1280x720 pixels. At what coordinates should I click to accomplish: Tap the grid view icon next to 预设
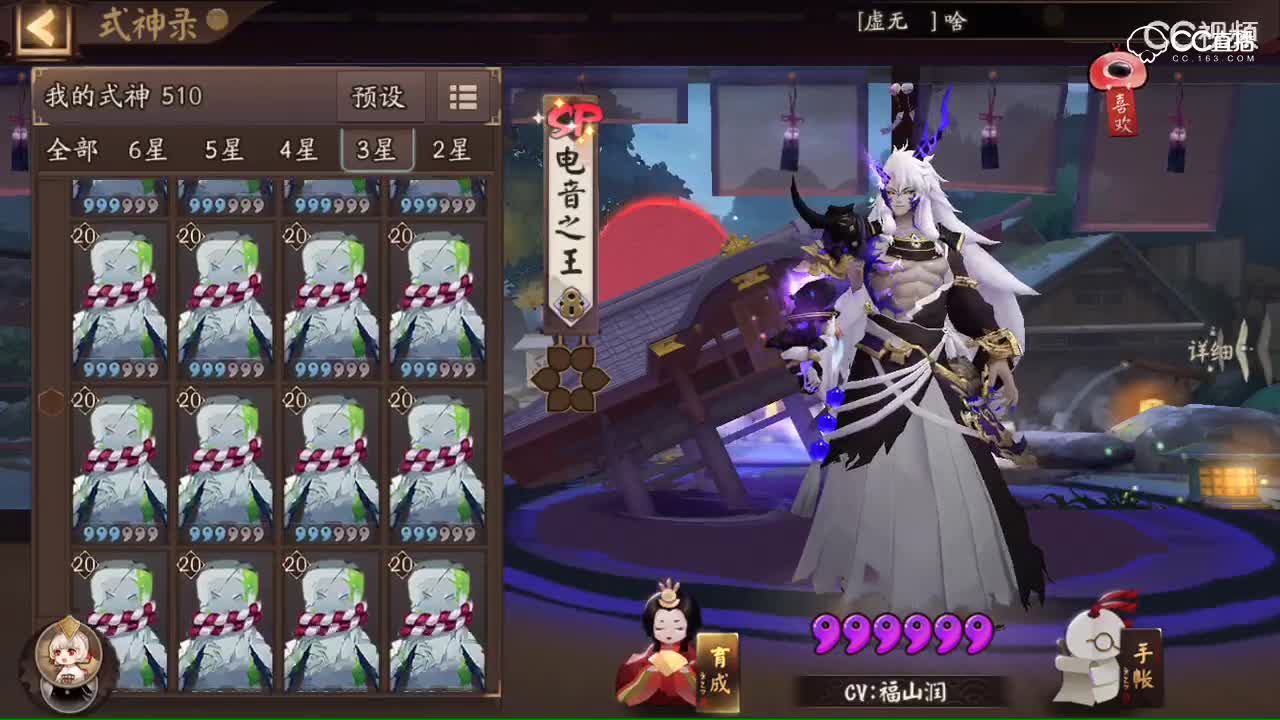(461, 98)
